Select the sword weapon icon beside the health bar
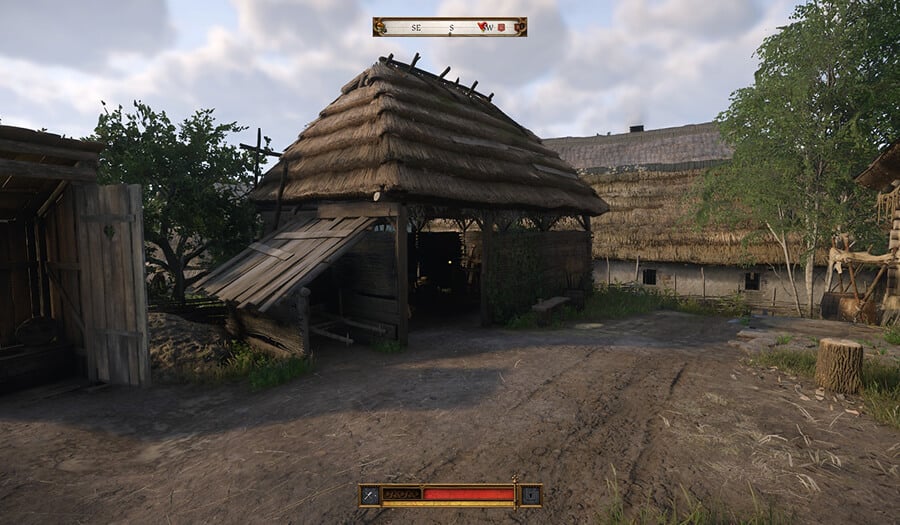 click(x=370, y=494)
